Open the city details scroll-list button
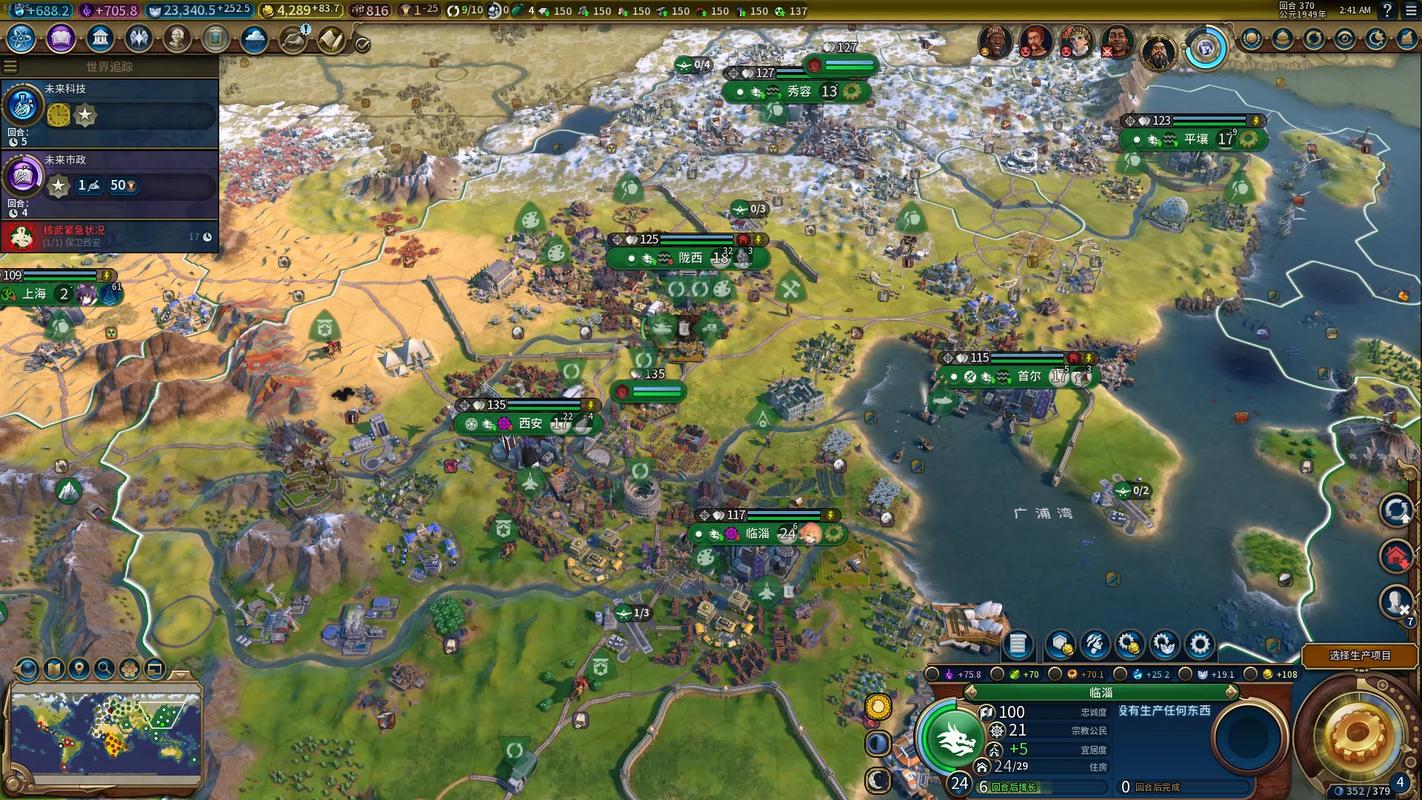 pos(1018,645)
